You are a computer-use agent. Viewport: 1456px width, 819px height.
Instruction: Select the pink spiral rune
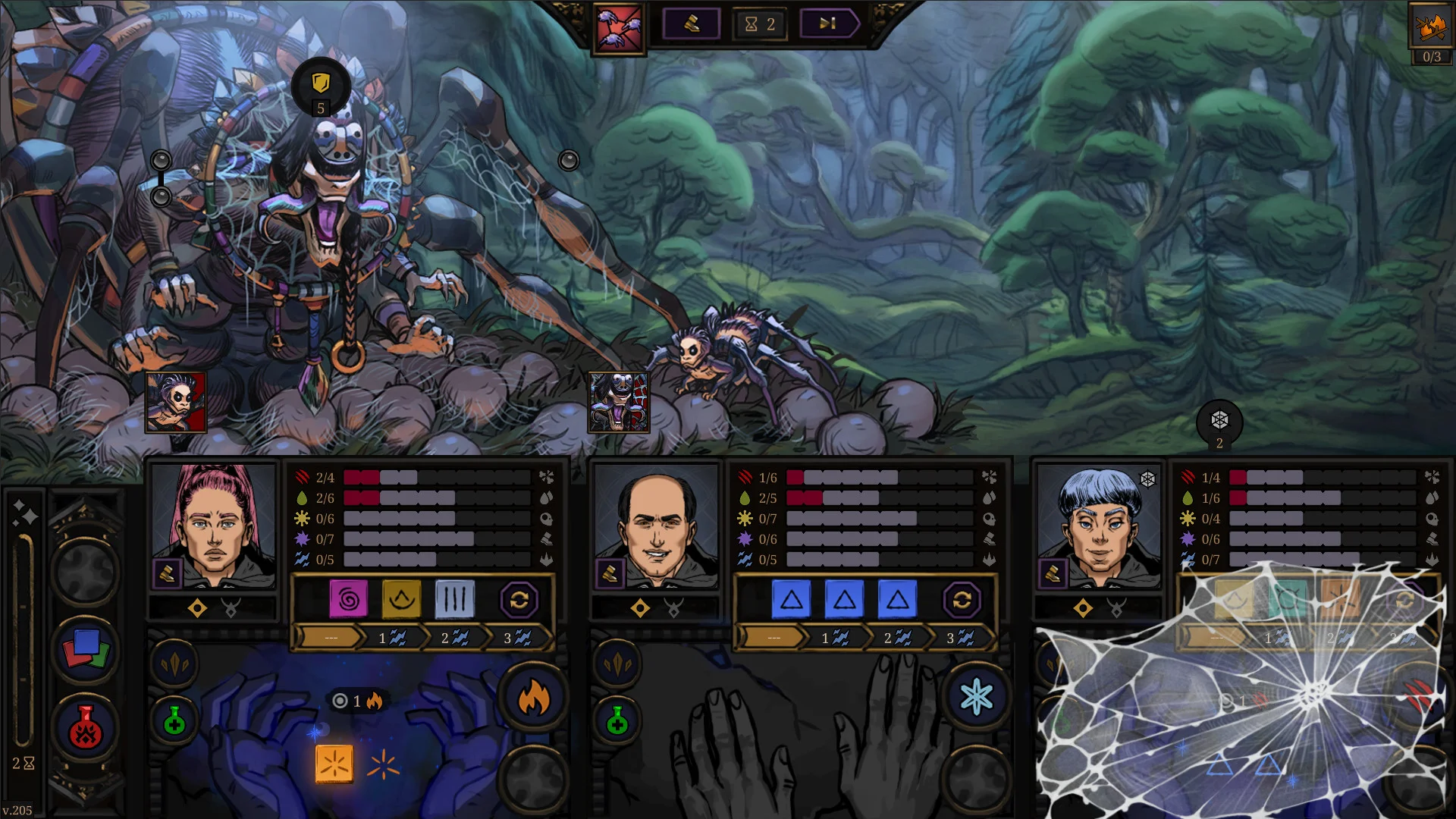(349, 600)
